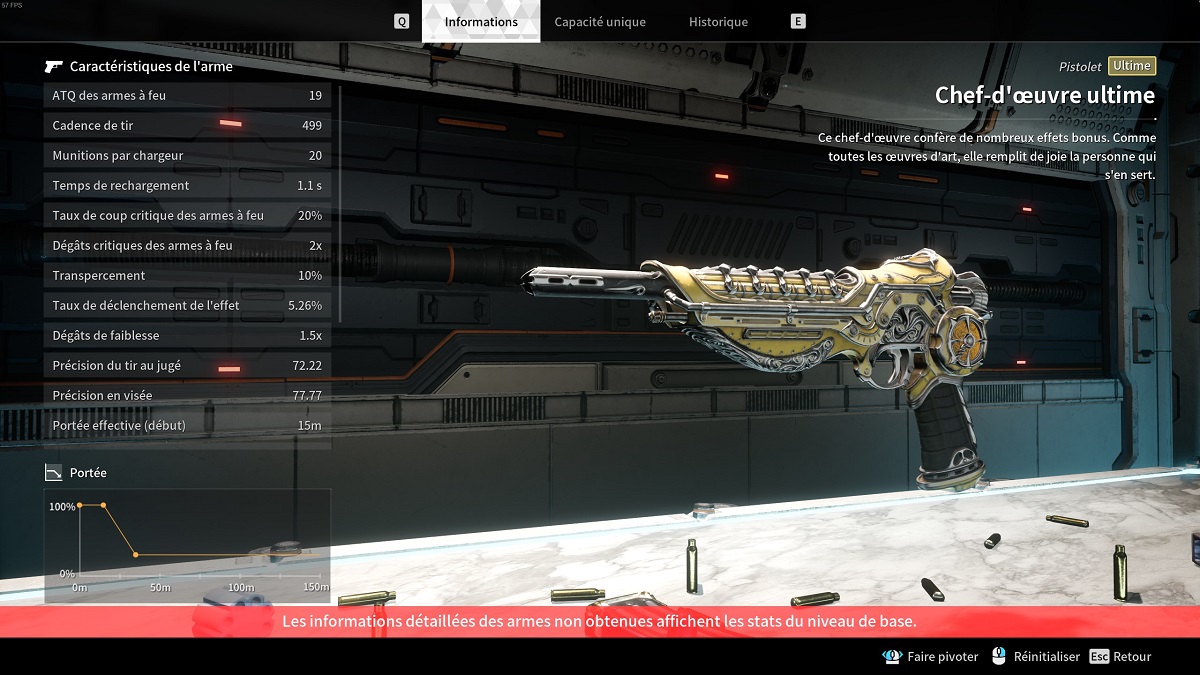Select the Cadence de tir stat row
This screenshot has width=1200, height=675.
188,125
